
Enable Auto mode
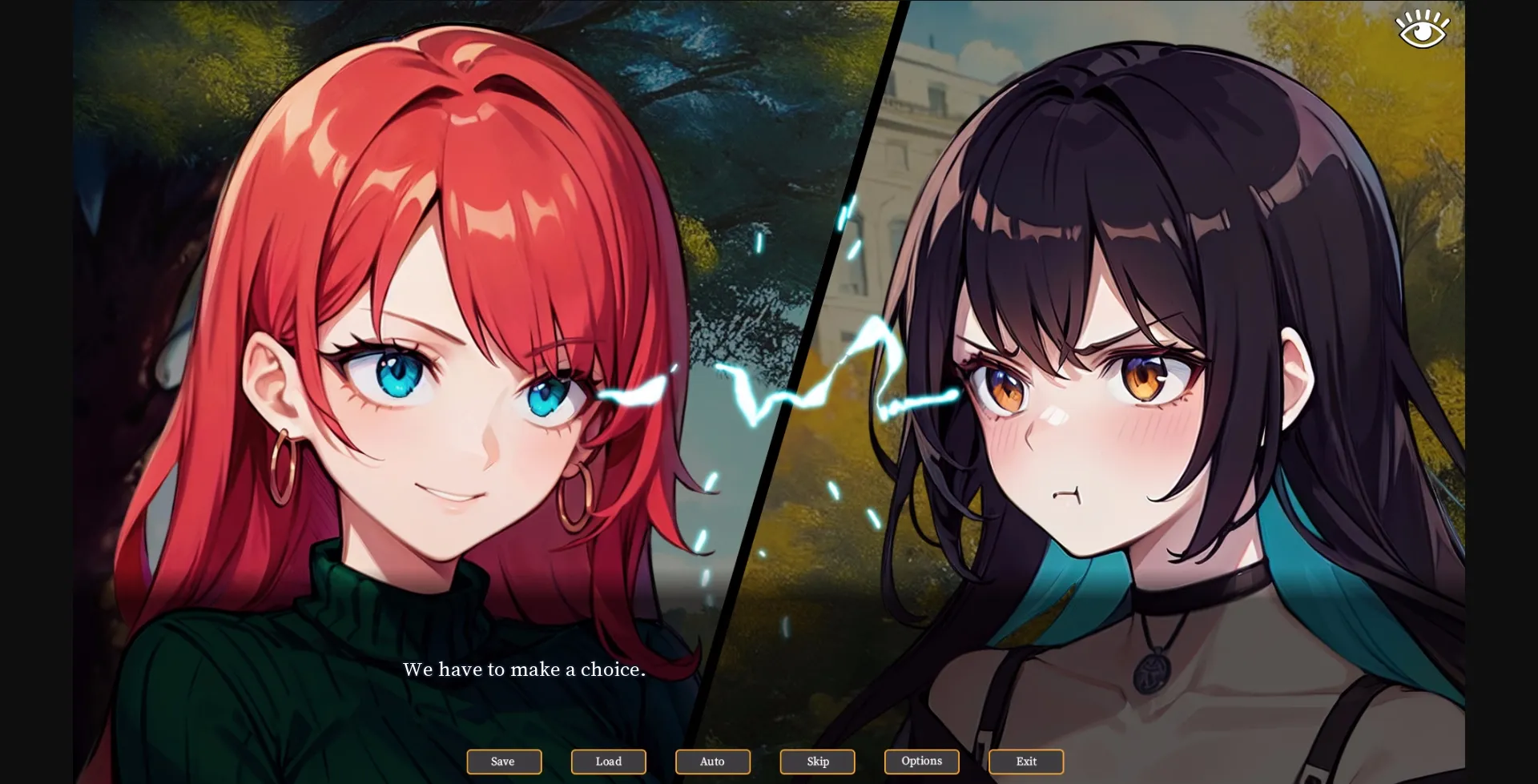click(x=712, y=762)
